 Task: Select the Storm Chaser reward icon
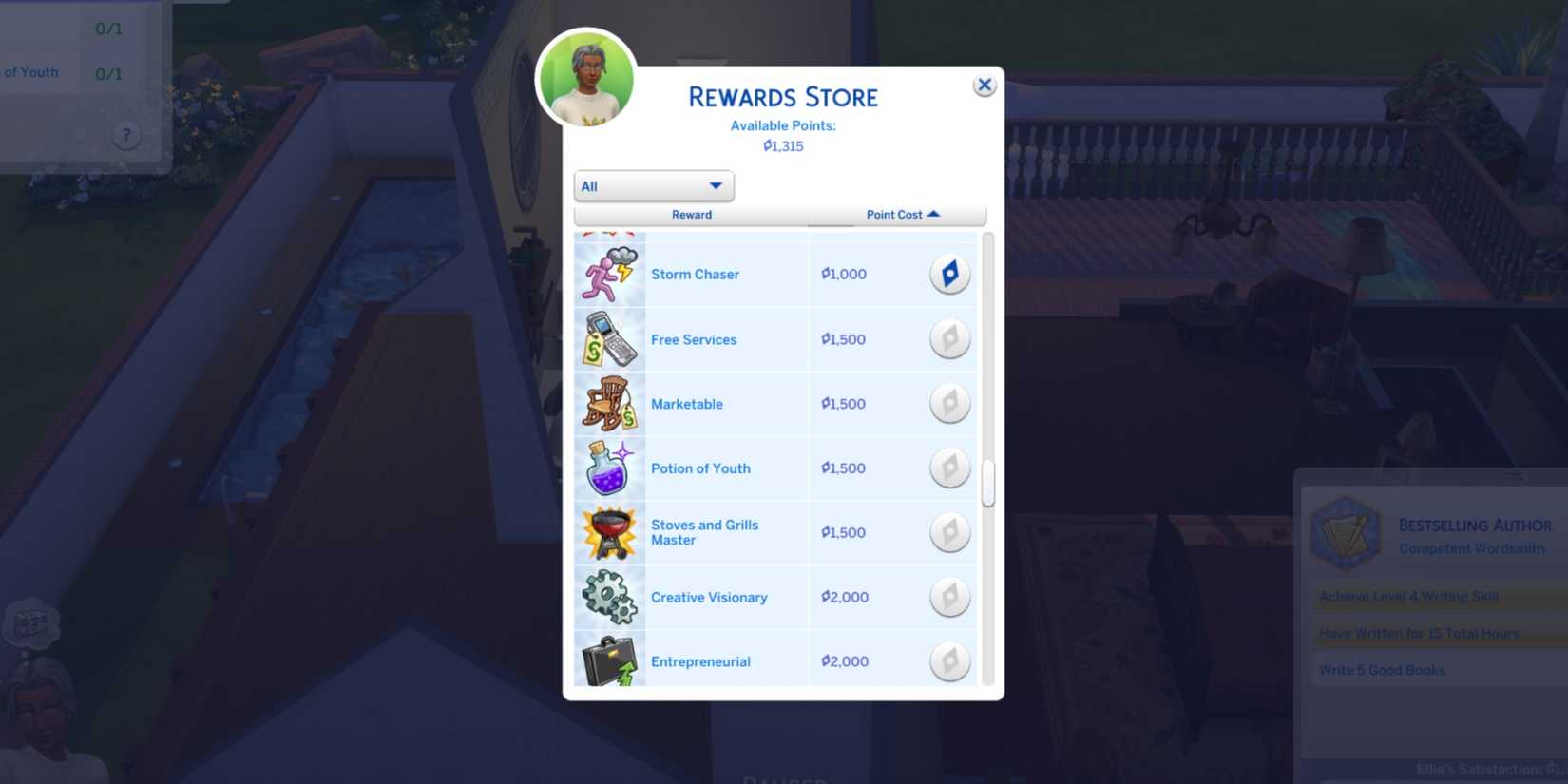point(608,274)
